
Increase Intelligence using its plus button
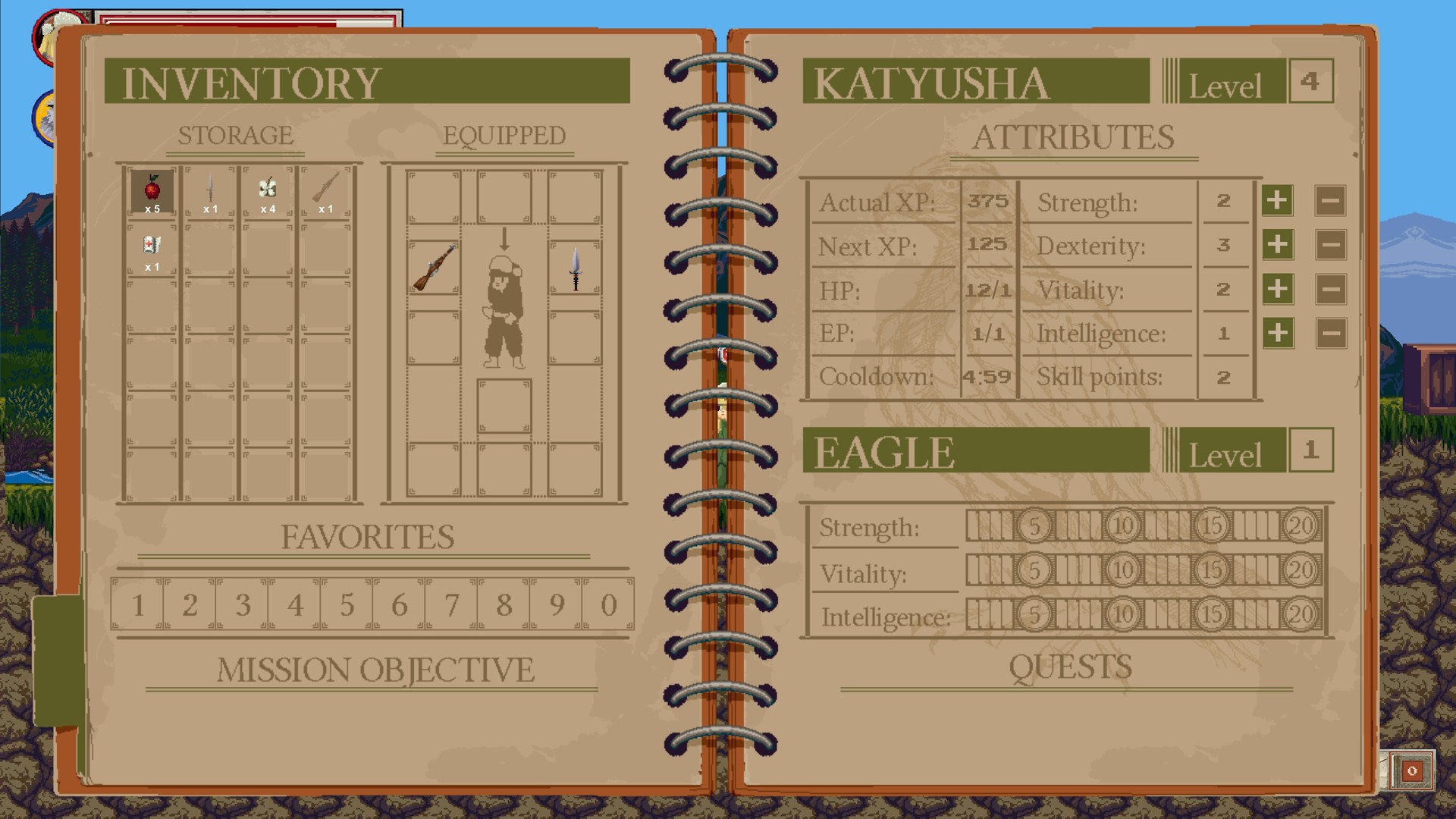click(x=1276, y=334)
